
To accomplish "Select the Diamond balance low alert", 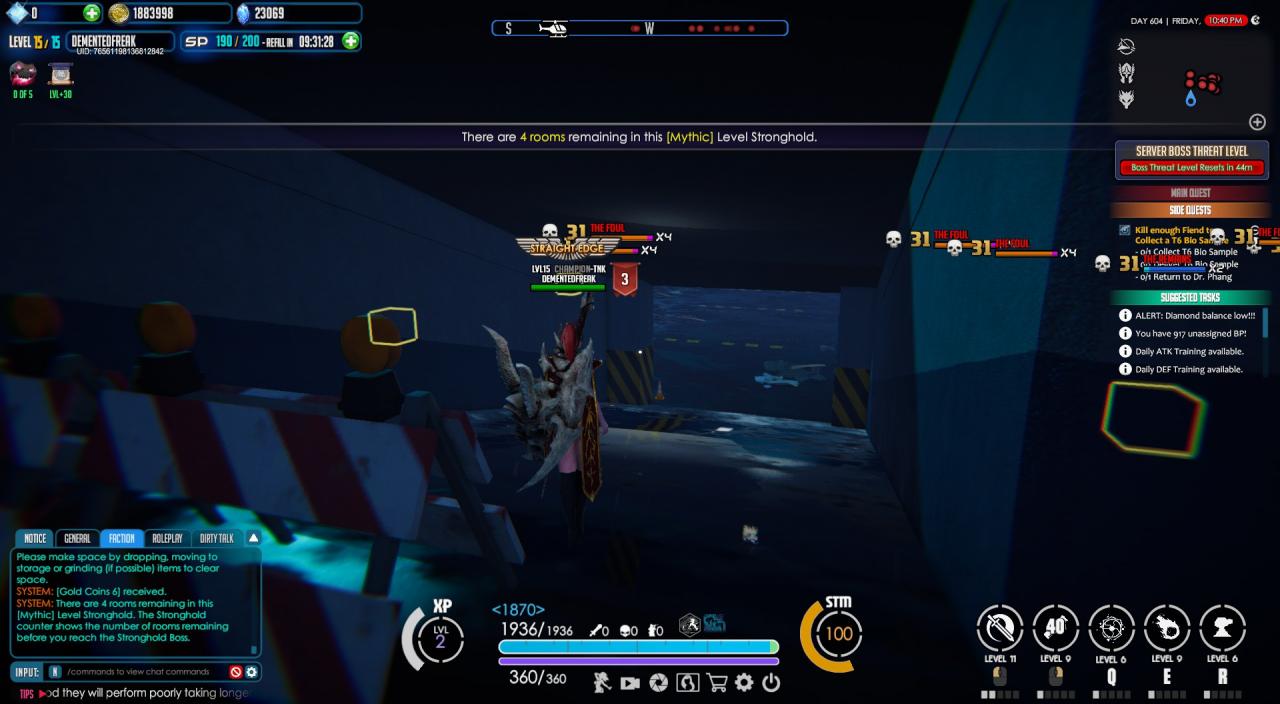I will coord(1194,315).
